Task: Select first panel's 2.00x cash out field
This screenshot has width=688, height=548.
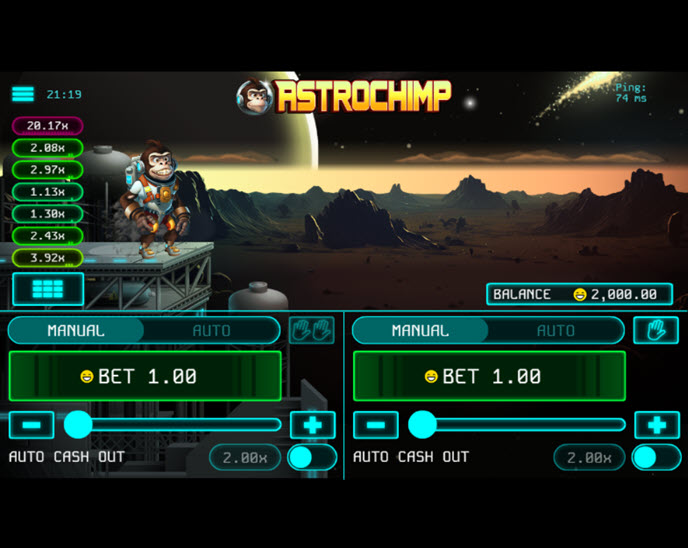Action: [244, 458]
